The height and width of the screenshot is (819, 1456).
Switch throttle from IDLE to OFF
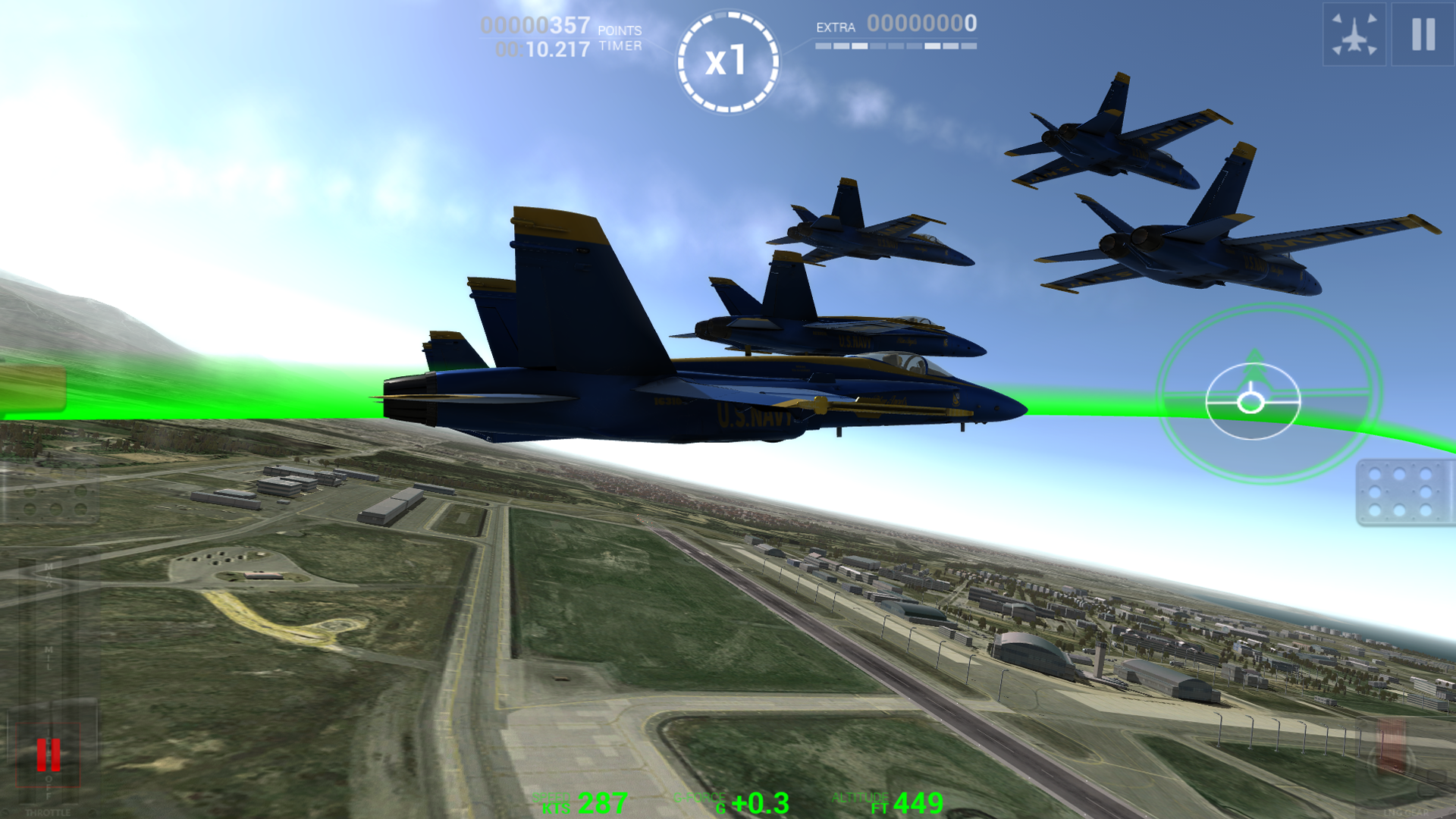click(x=49, y=785)
